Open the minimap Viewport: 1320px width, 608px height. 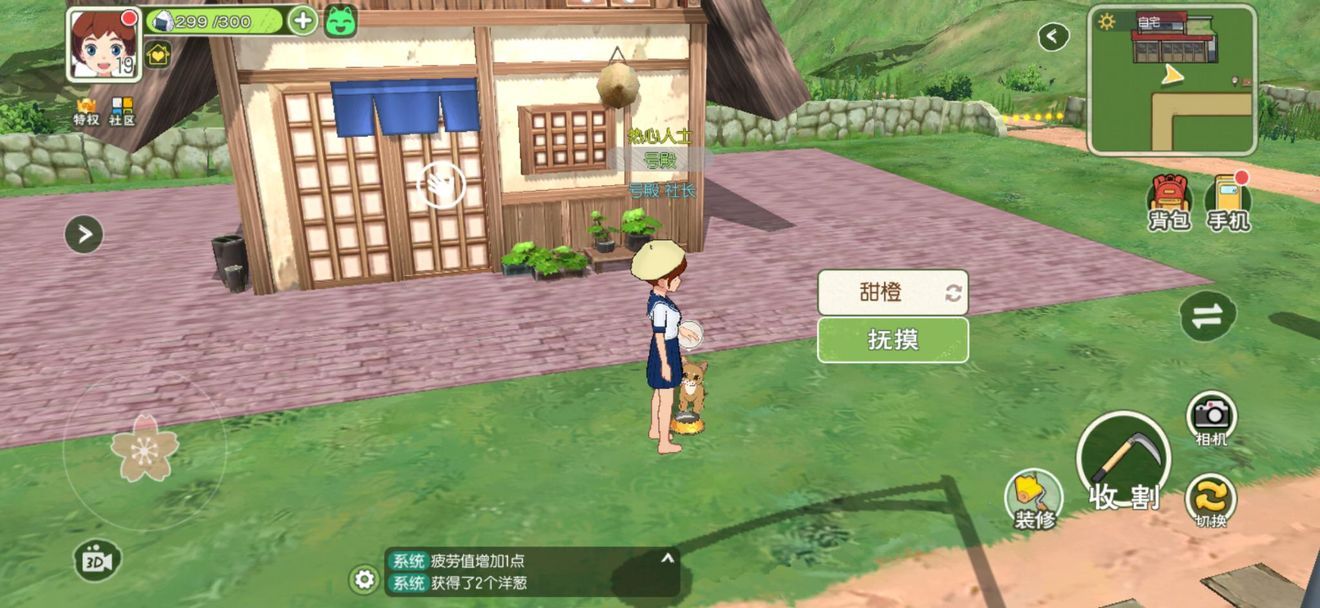click(x=1171, y=80)
